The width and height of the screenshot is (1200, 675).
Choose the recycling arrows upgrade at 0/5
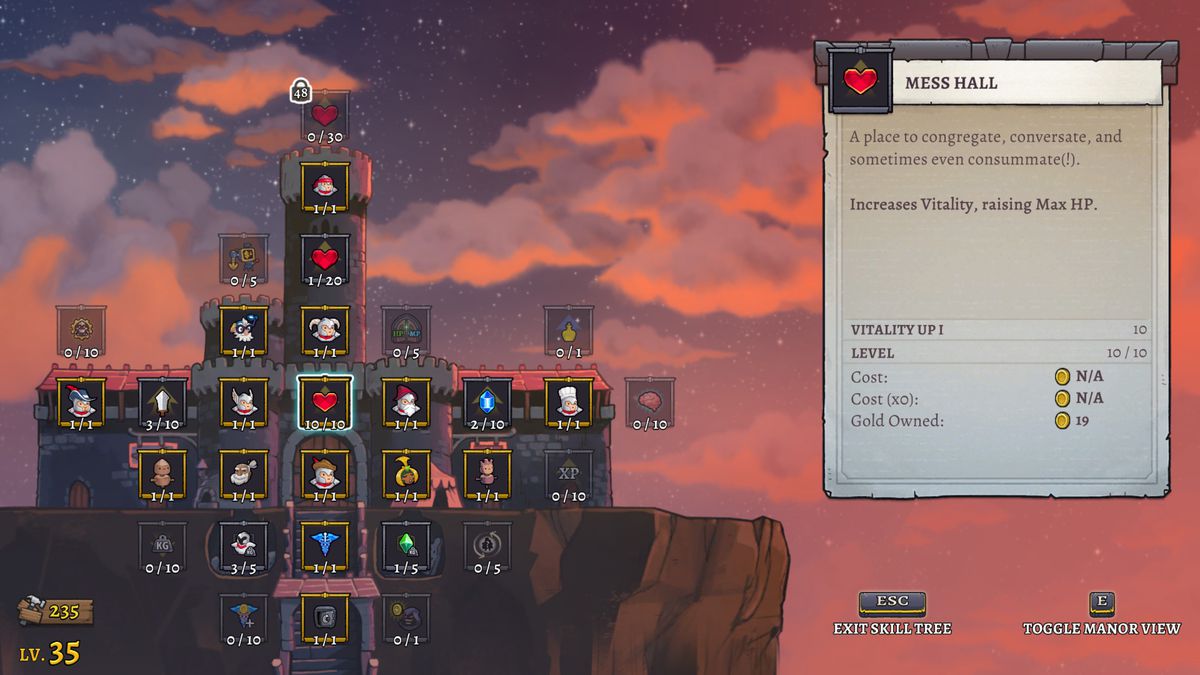[488, 546]
